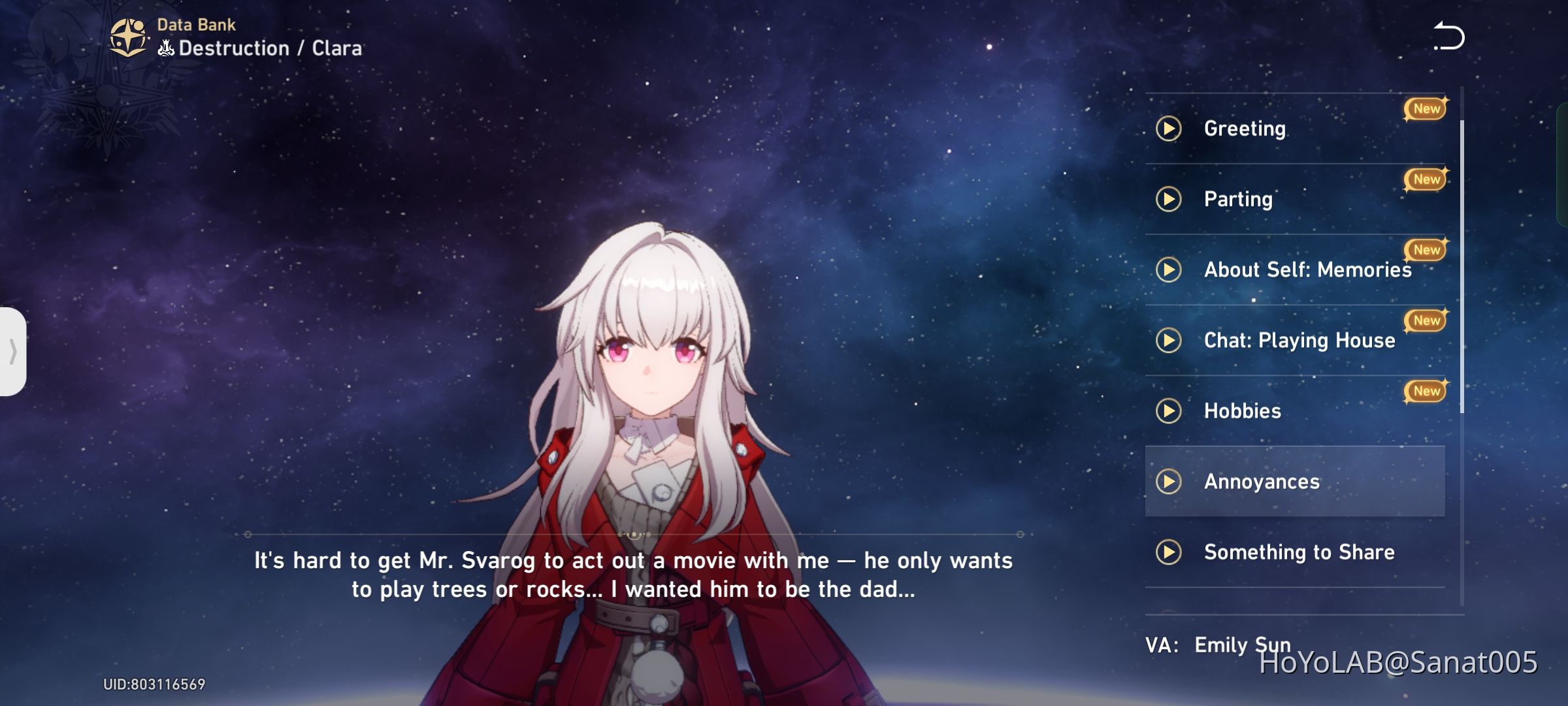Image resolution: width=1568 pixels, height=706 pixels.
Task: Click the Destruction path icon beside Clara
Action: point(165,47)
